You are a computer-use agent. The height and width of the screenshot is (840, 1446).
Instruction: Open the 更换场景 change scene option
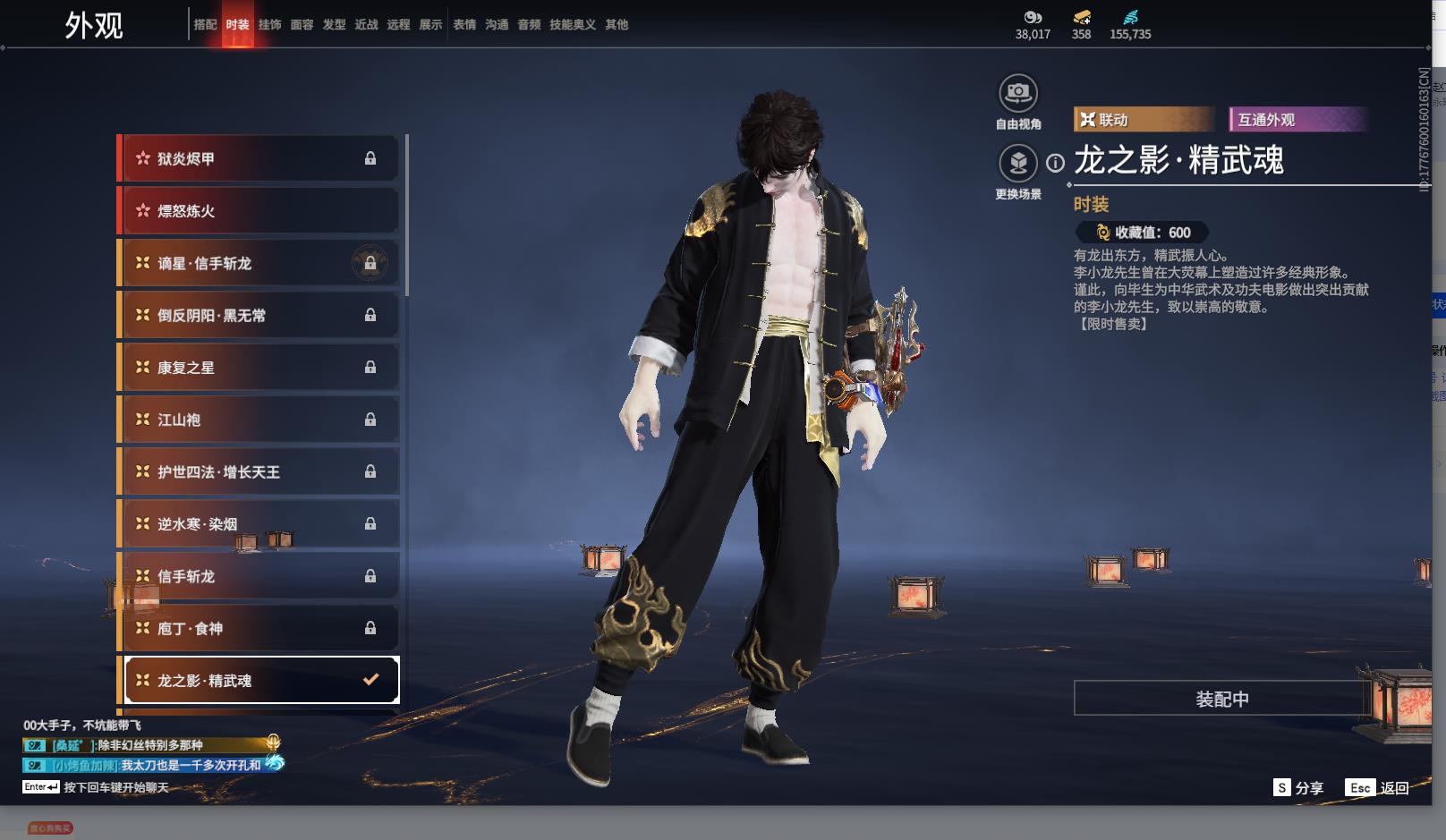[1017, 164]
